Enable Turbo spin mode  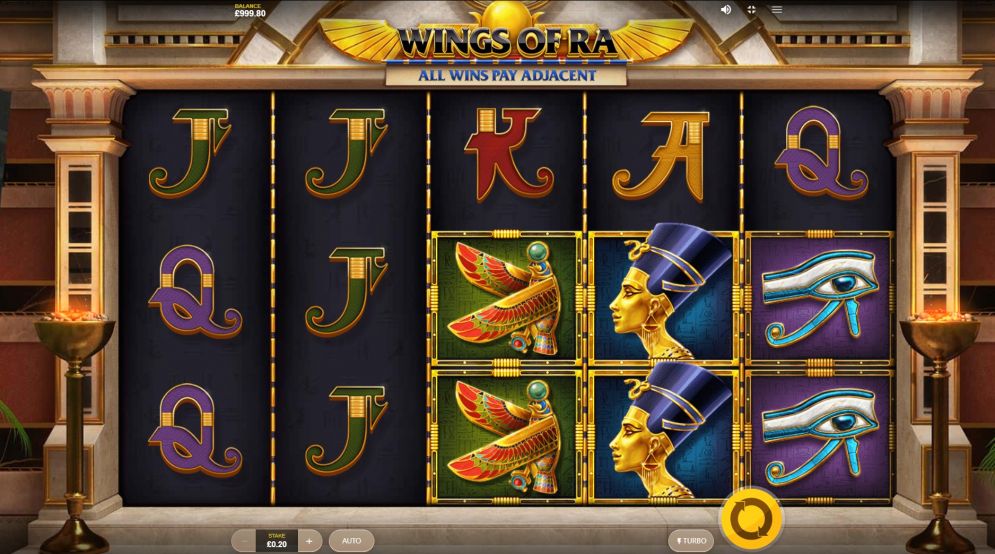pyautogui.click(x=691, y=540)
